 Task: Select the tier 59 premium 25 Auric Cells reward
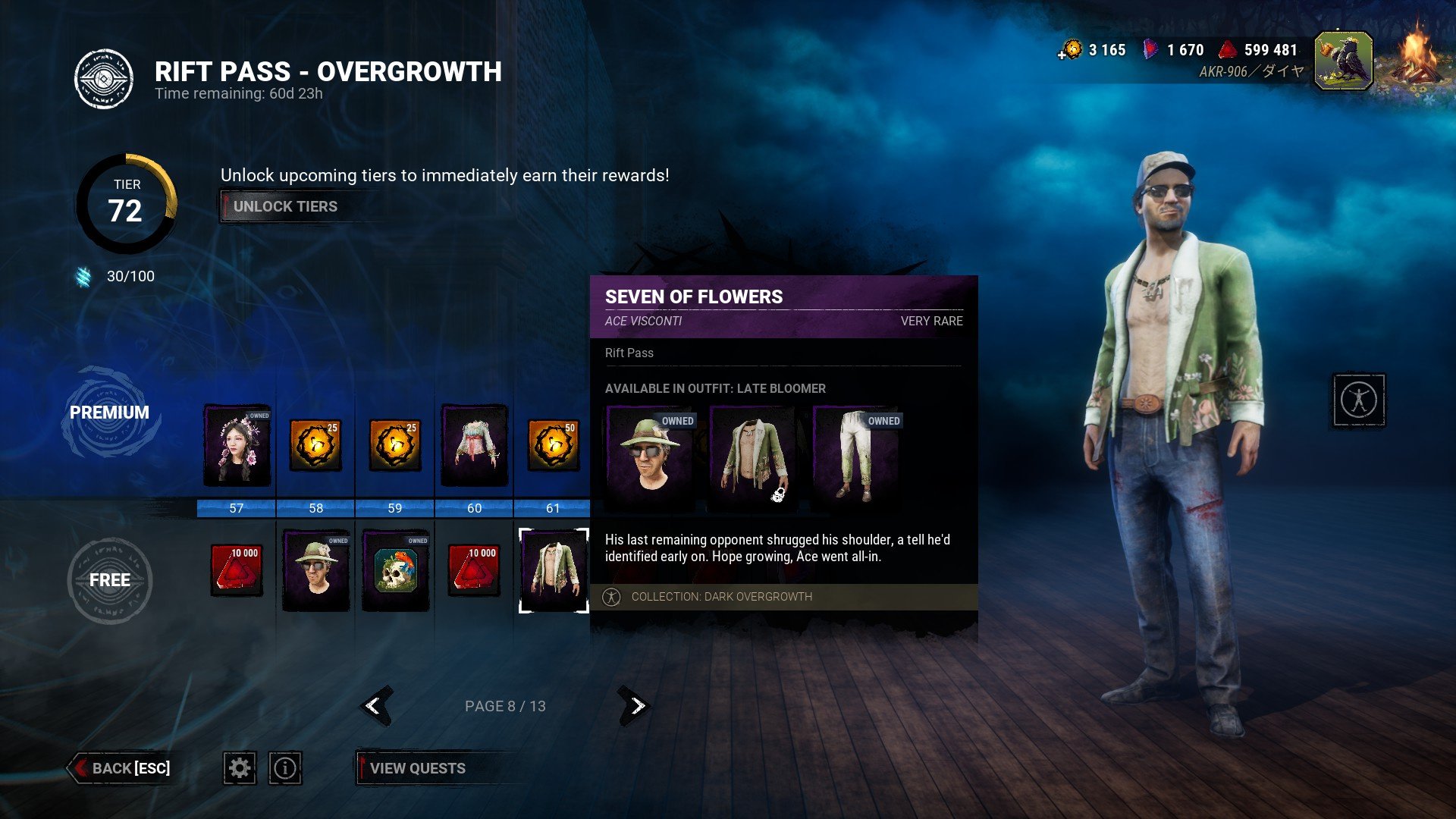pyautogui.click(x=395, y=445)
